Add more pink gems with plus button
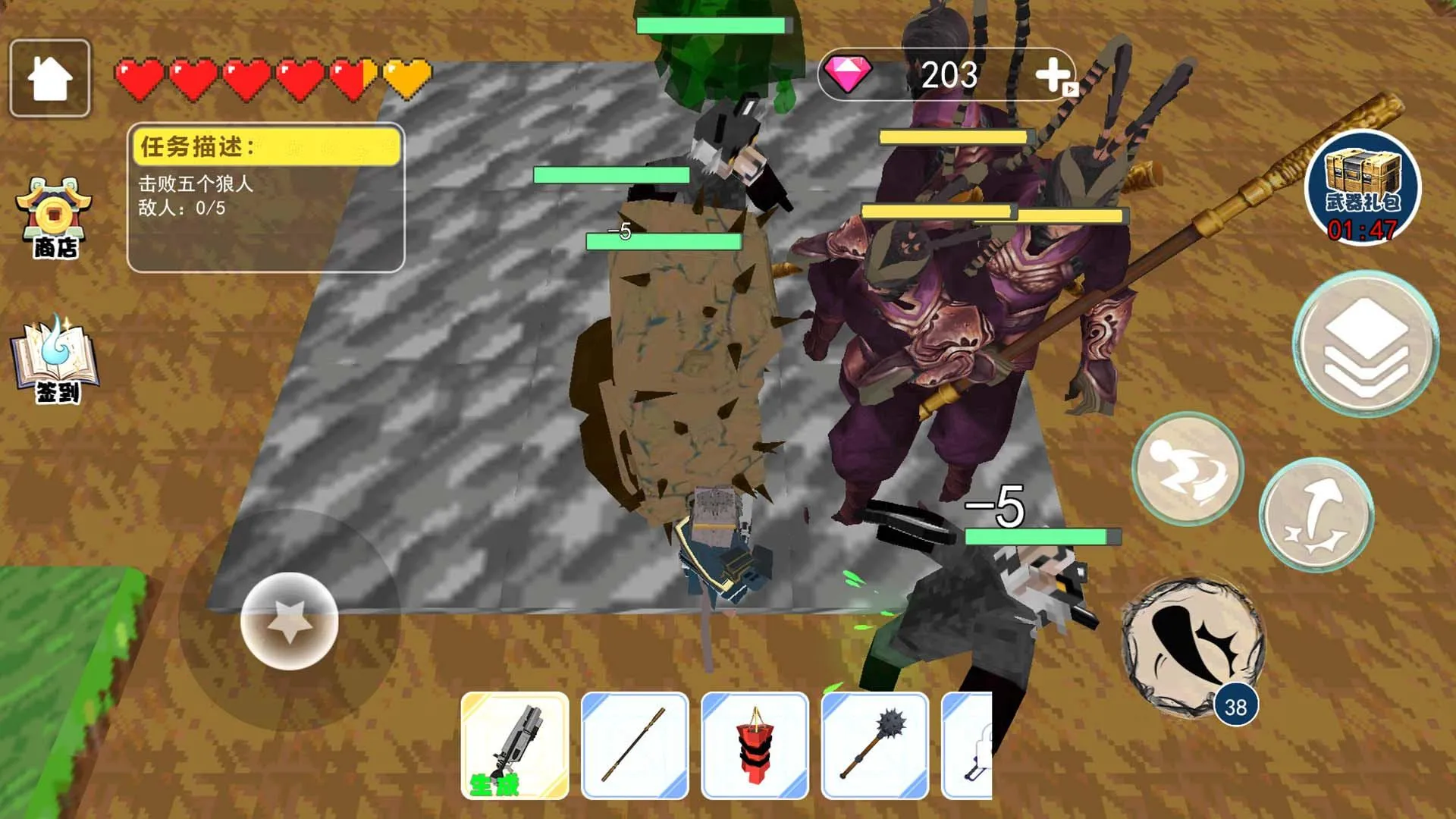The image size is (1456, 819). click(x=1054, y=75)
